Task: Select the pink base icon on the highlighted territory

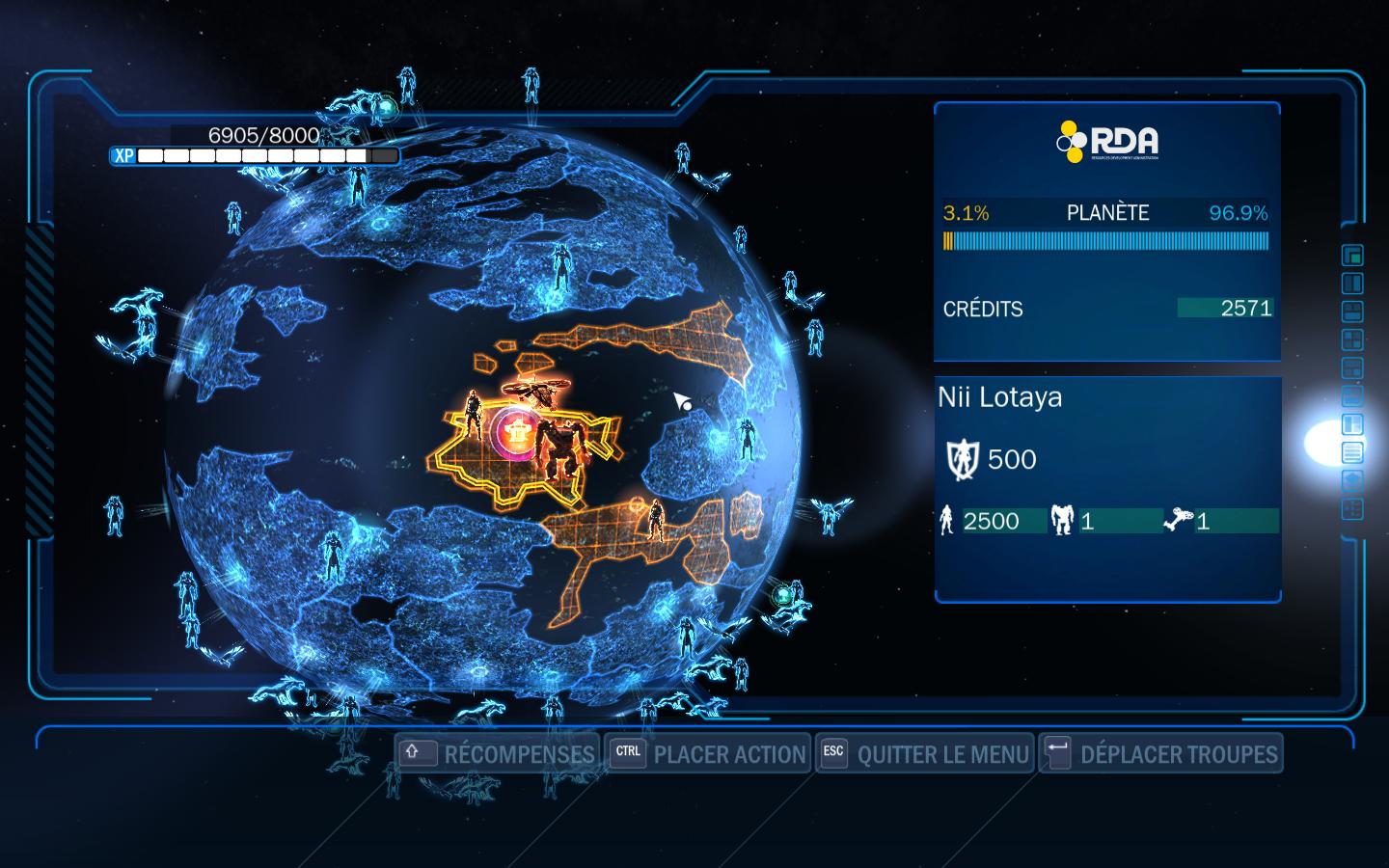Action: pyautogui.click(x=521, y=434)
